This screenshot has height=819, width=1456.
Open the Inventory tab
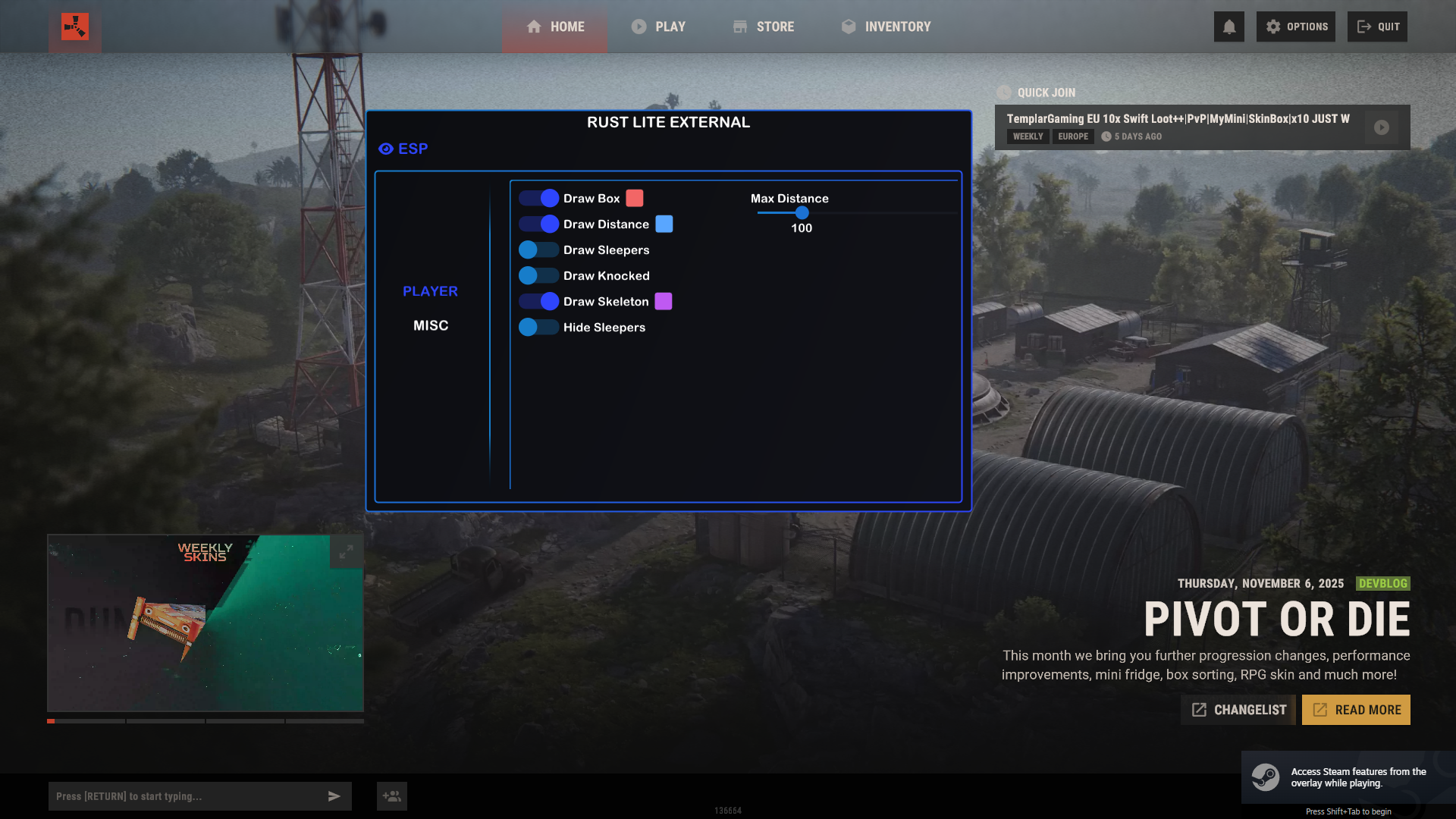886,27
